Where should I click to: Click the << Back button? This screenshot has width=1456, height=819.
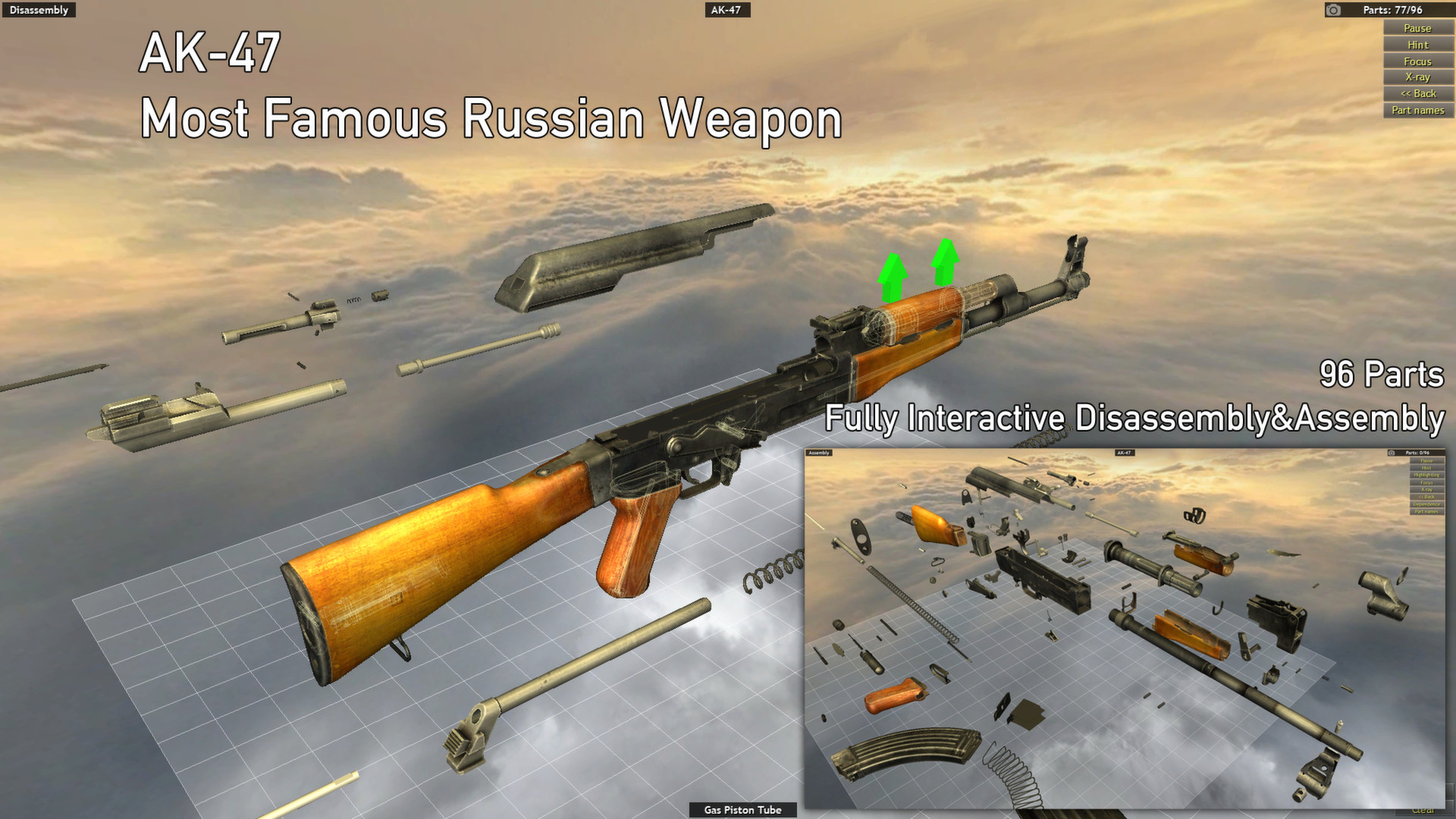[1417, 93]
